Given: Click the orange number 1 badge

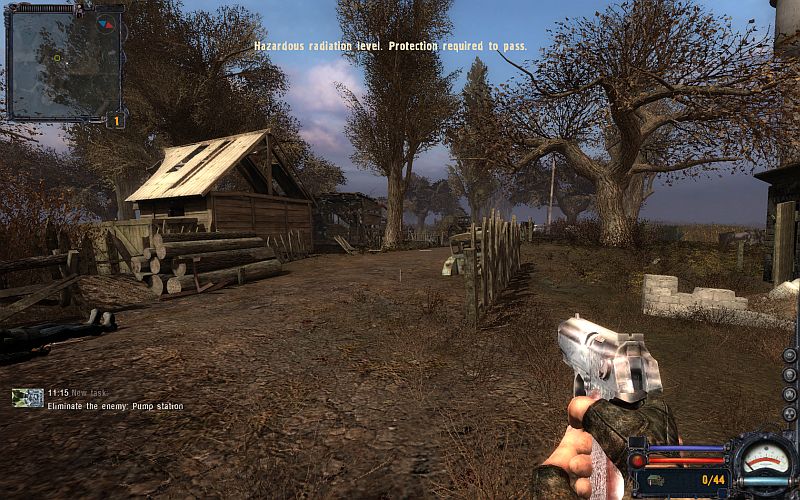Looking at the screenshot, I should [115, 121].
